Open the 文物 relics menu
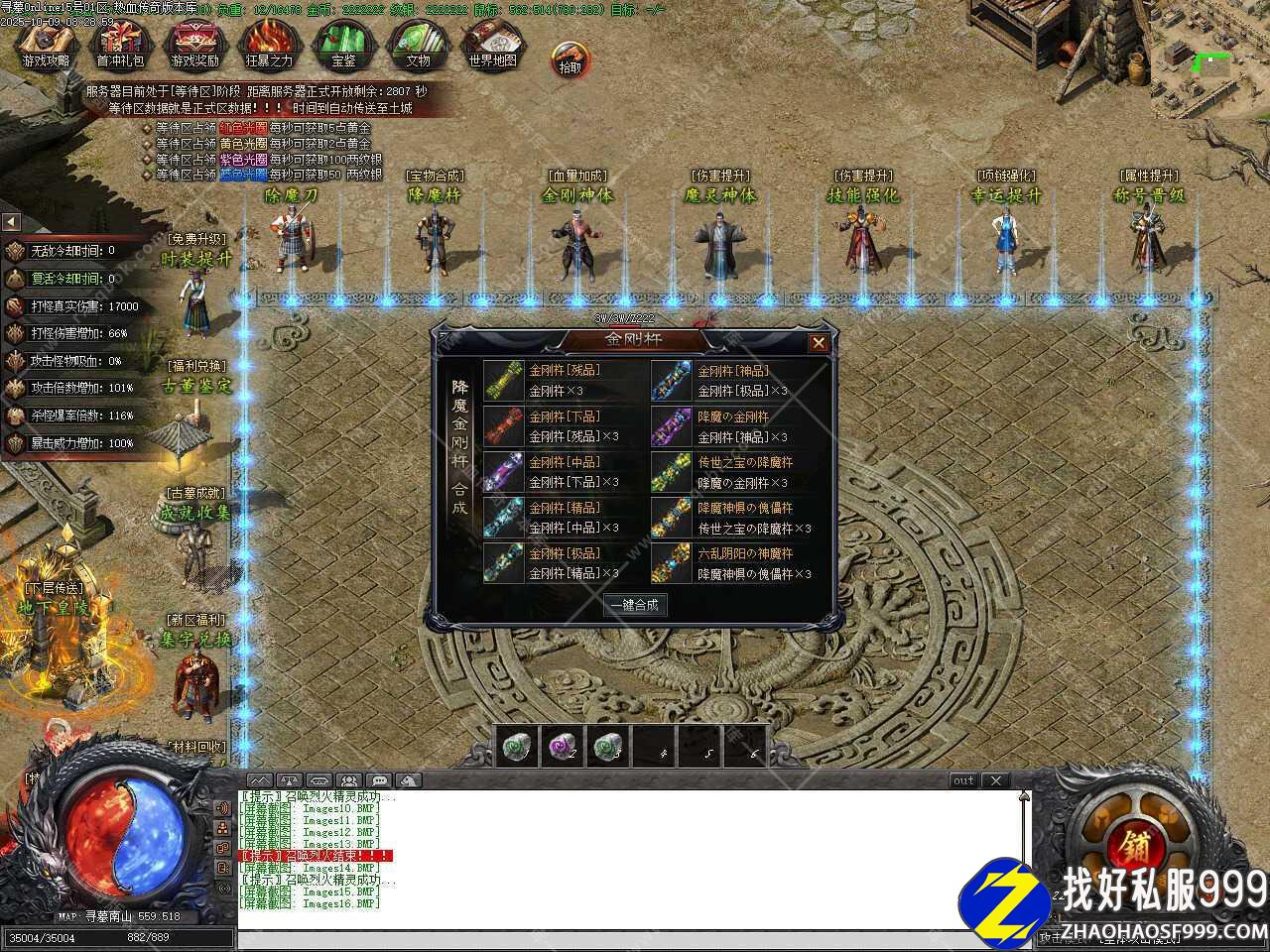 coord(418,45)
